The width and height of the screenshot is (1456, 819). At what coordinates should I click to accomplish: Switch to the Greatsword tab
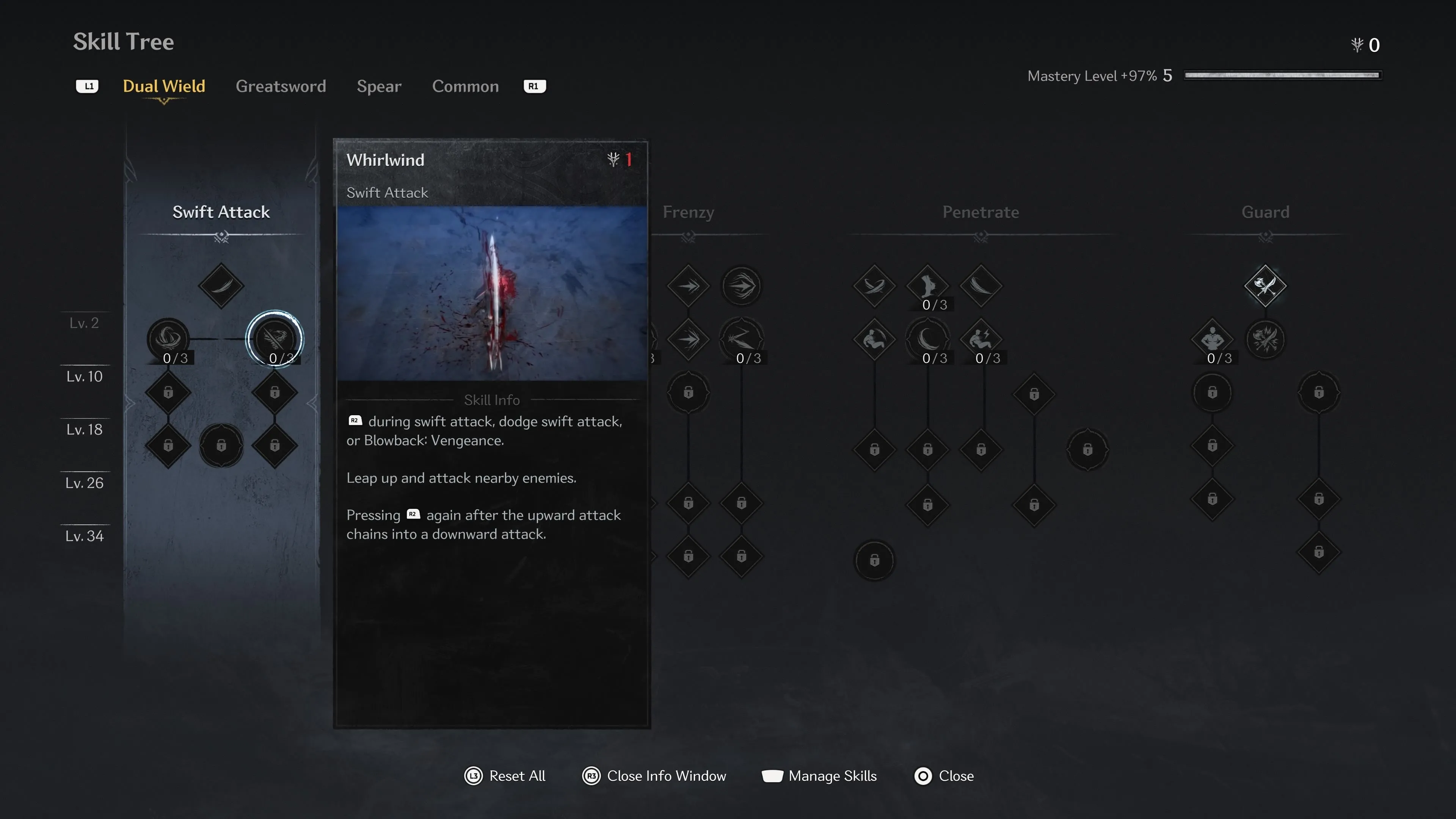pos(280,86)
